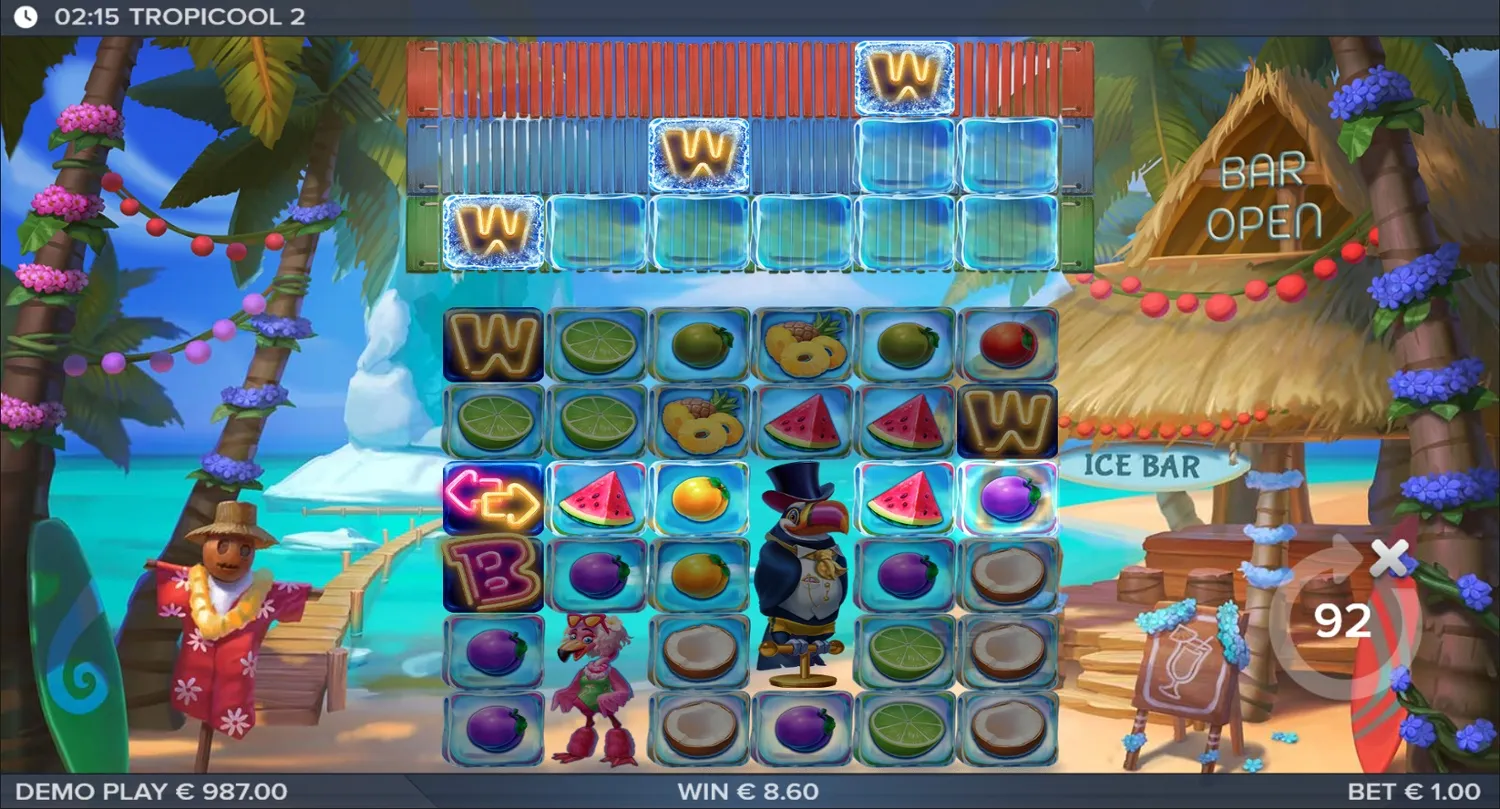
Task: Stop autoplay with the X button
Action: 1389,560
